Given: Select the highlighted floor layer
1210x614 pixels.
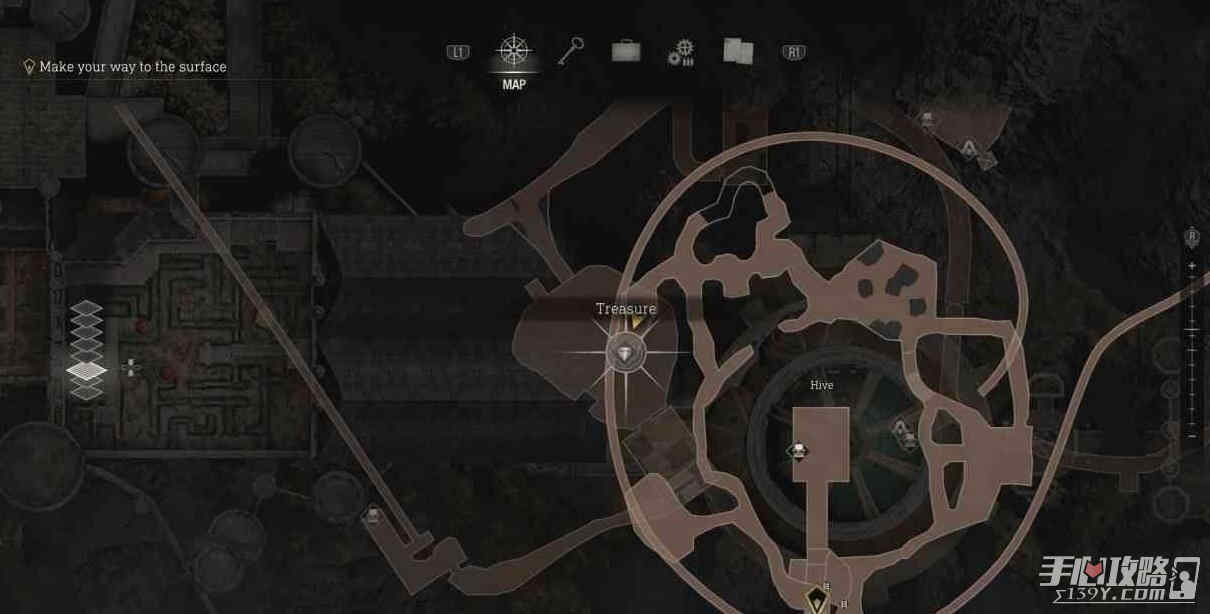Looking at the screenshot, I should (x=87, y=371).
